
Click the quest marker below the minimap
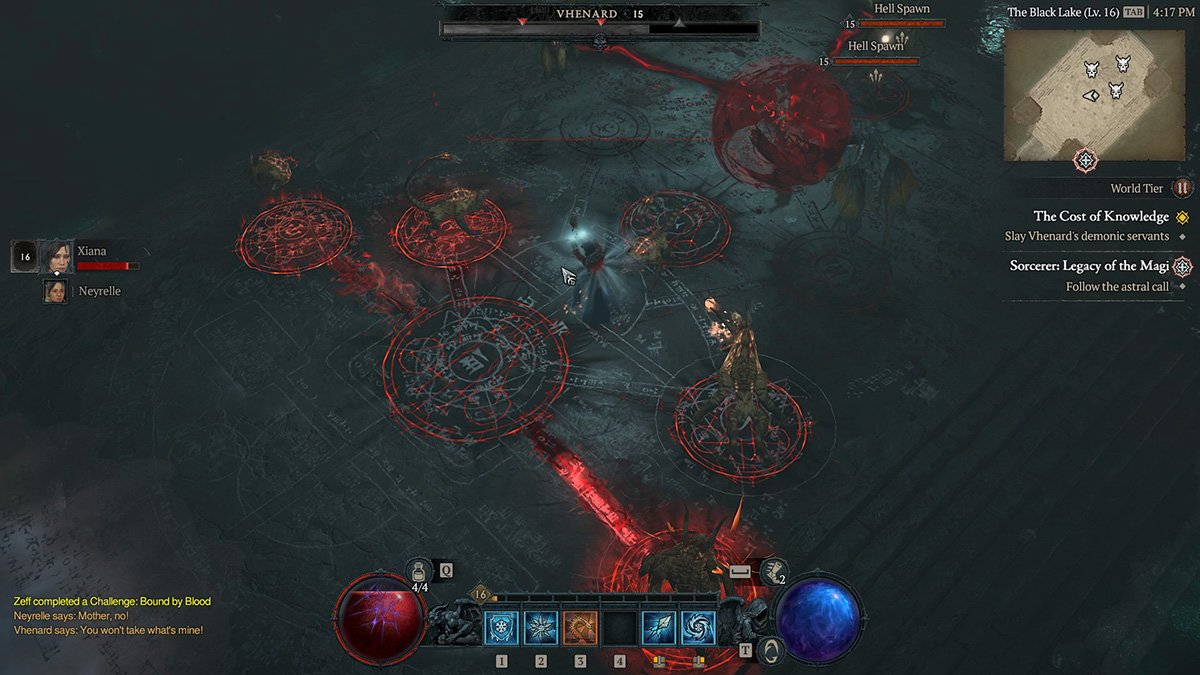(x=1086, y=160)
